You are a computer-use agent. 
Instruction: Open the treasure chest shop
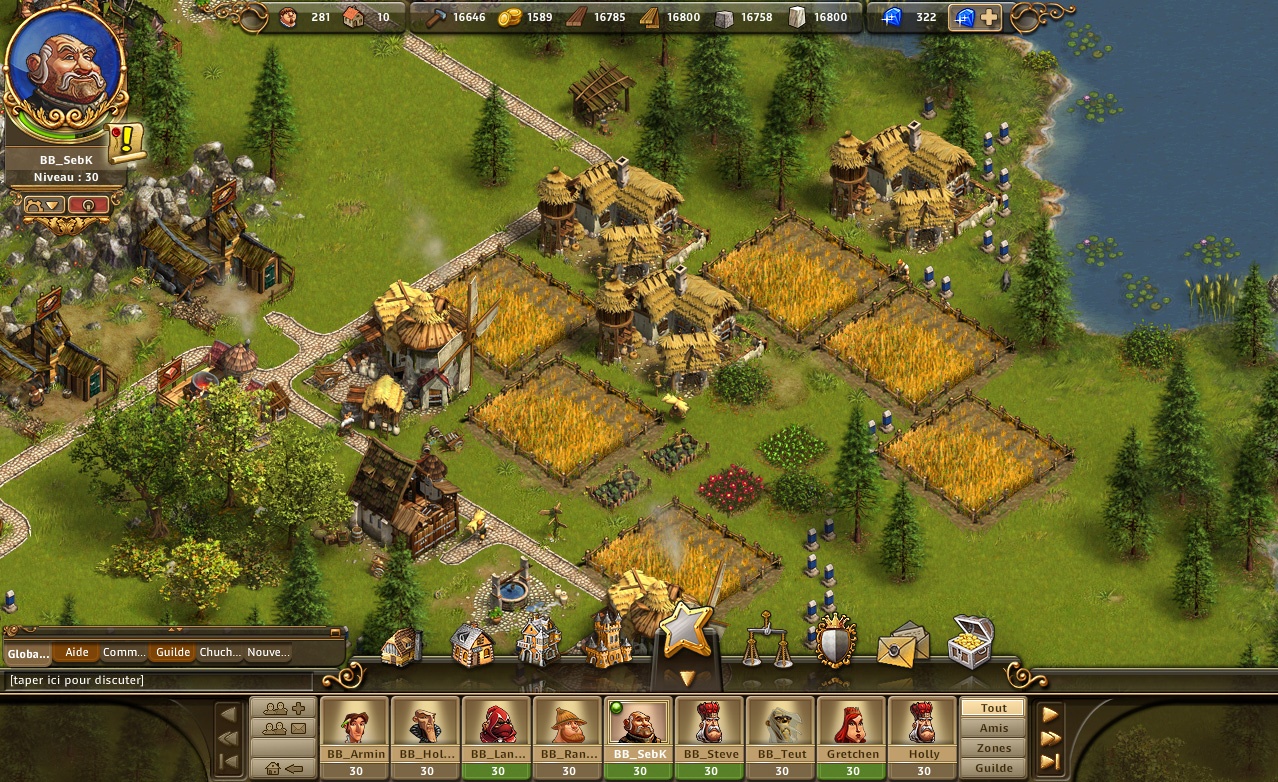tap(970, 642)
